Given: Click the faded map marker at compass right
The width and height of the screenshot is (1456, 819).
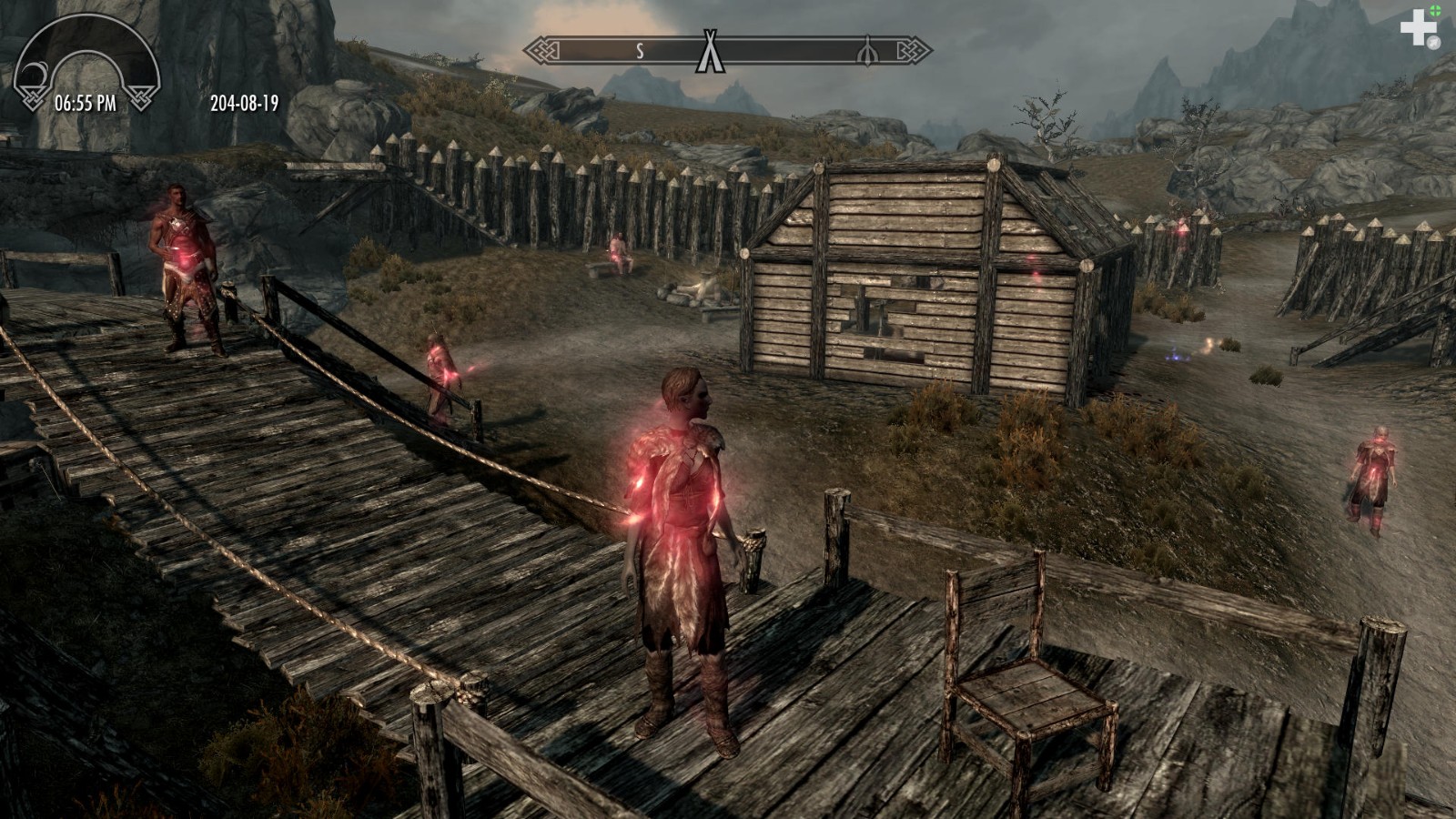Looking at the screenshot, I should click(866, 51).
